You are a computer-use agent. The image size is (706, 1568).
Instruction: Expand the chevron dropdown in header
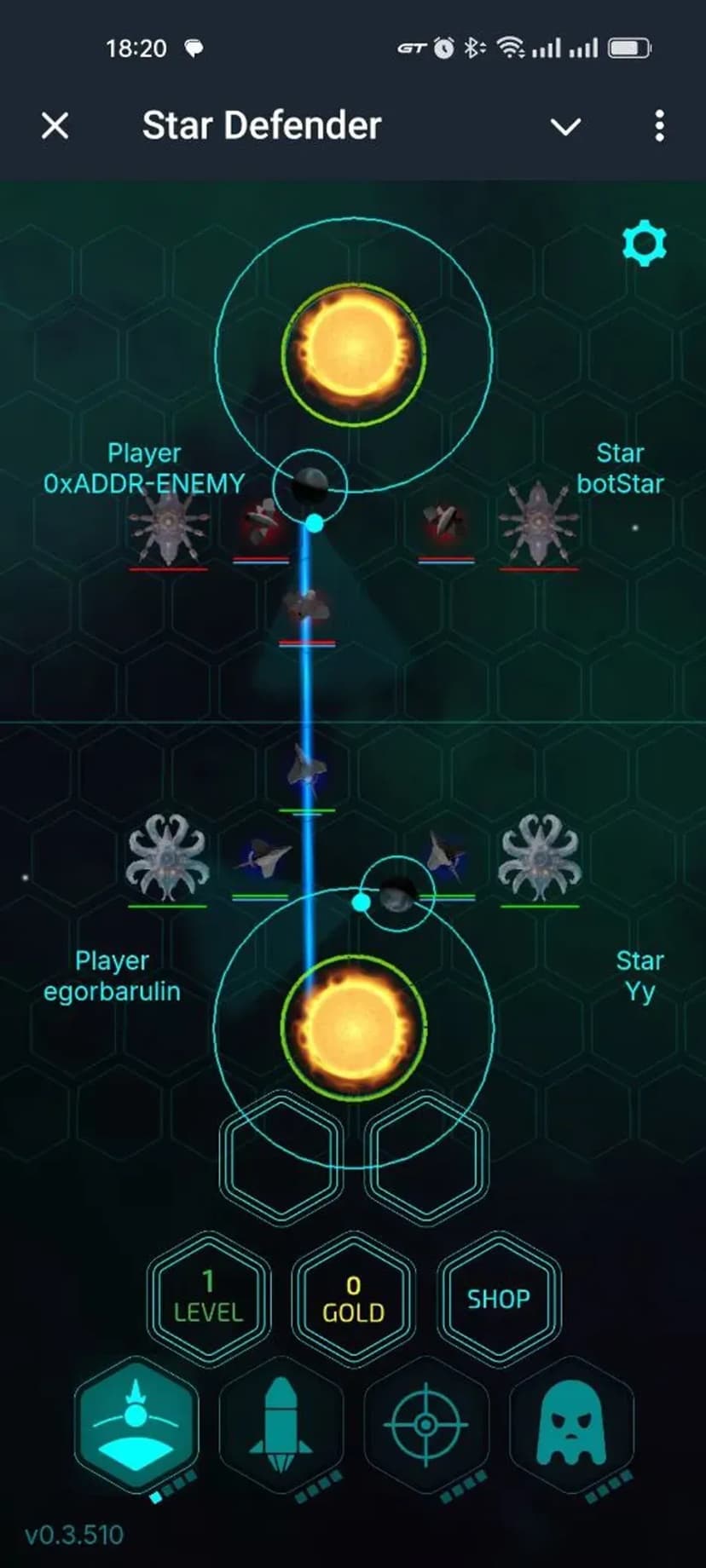(x=565, y=127)
